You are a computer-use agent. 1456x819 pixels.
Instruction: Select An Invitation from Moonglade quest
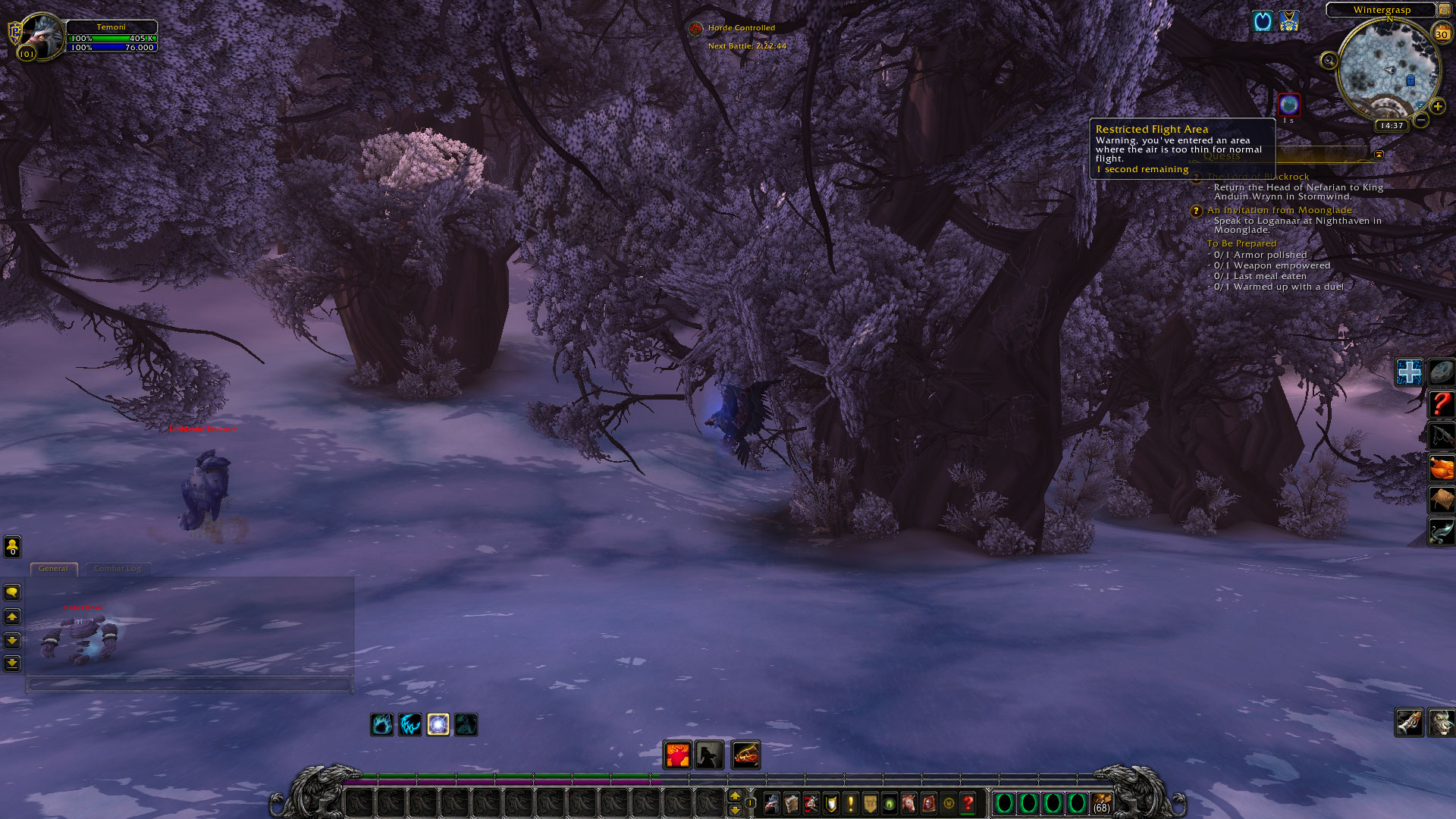(1279, 210)
